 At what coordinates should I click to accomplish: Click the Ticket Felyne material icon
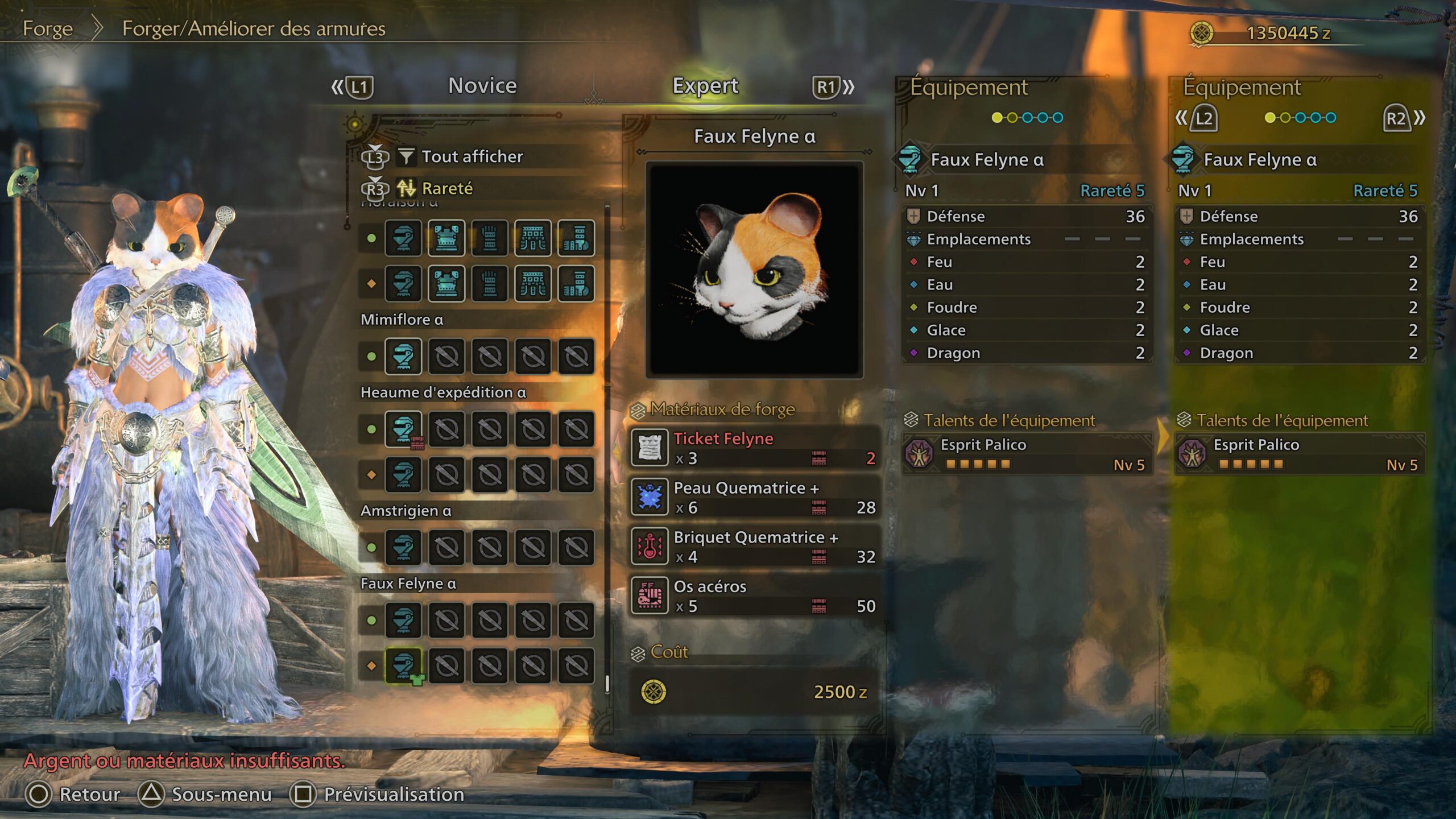(x=648, y=447)
